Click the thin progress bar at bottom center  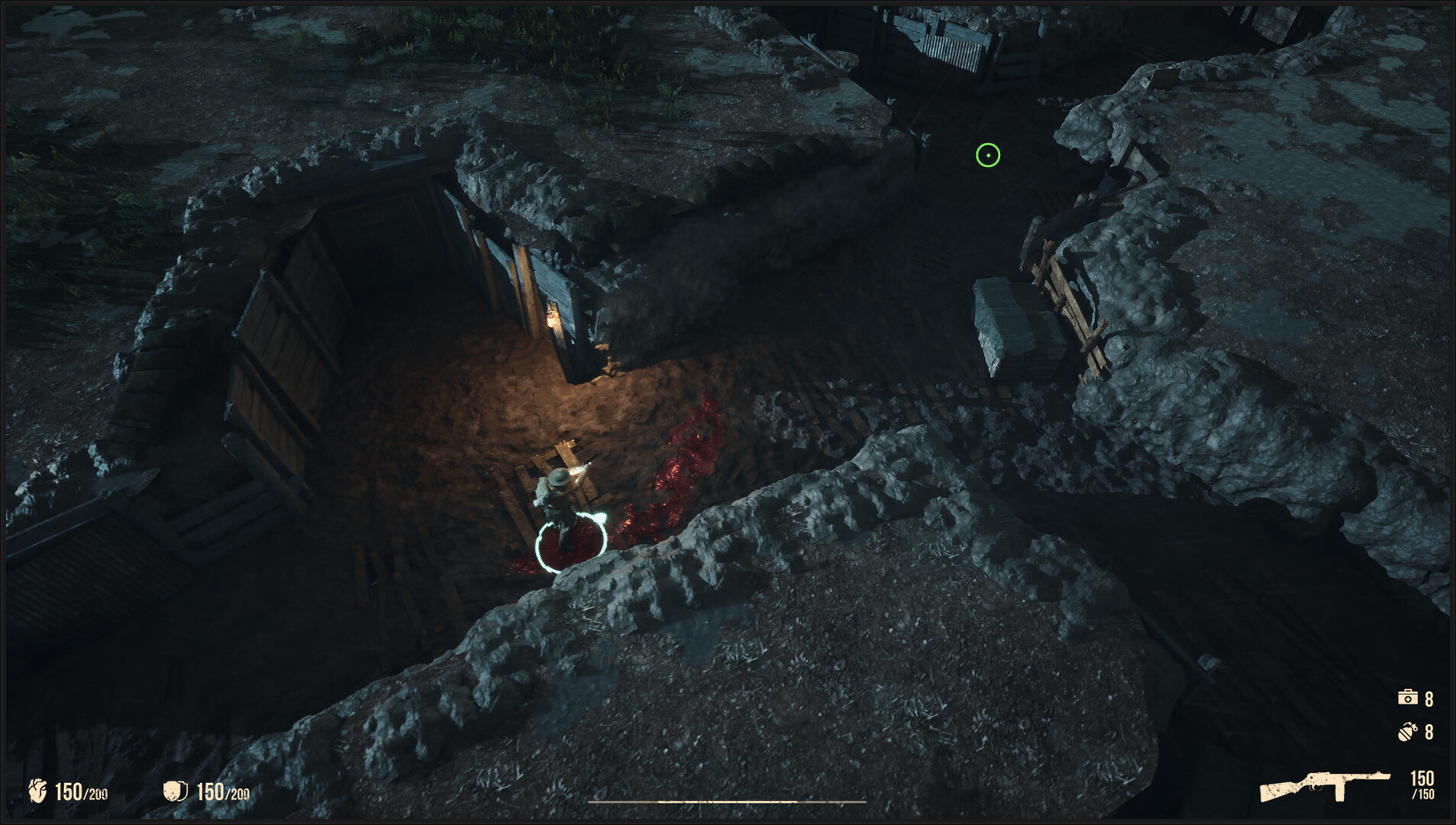pos(728,802)
